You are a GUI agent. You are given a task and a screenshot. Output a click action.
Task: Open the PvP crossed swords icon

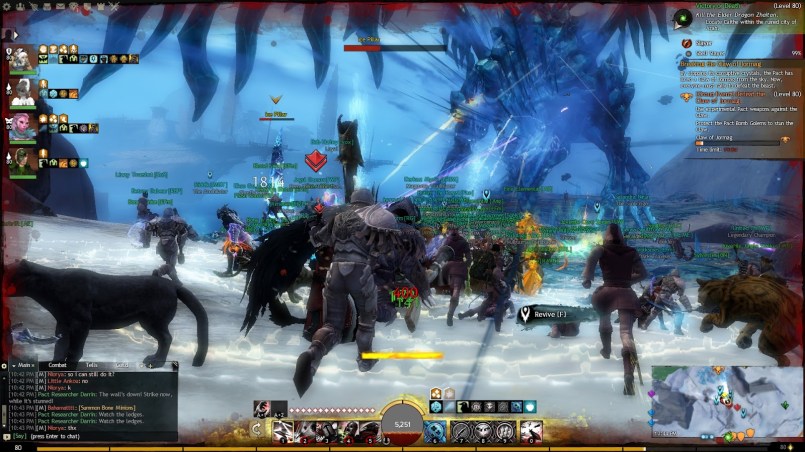point(112,5)
